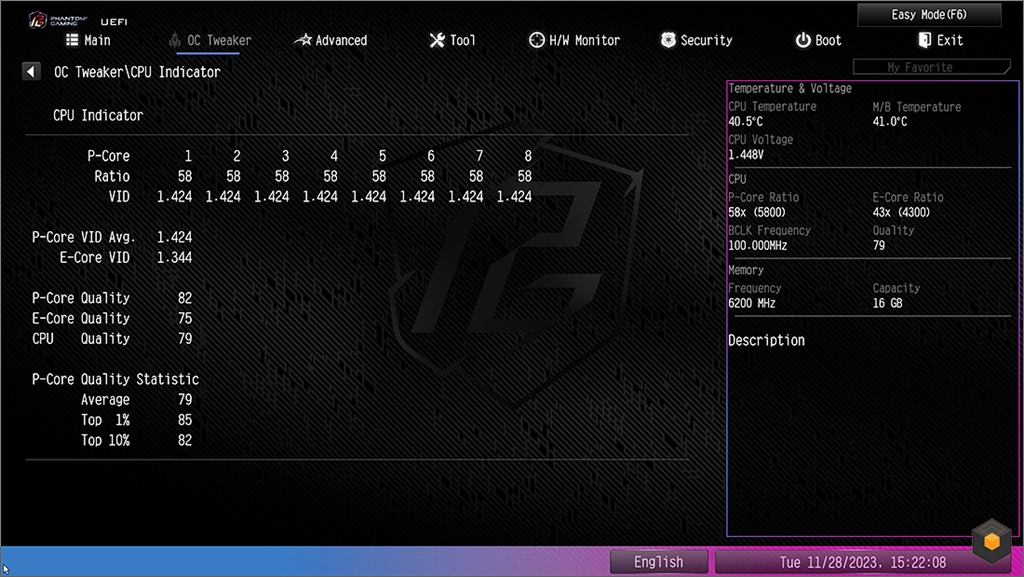Go back using the arrow button
The width and height of the screenshot is (1024, 577).
point(31,72)
